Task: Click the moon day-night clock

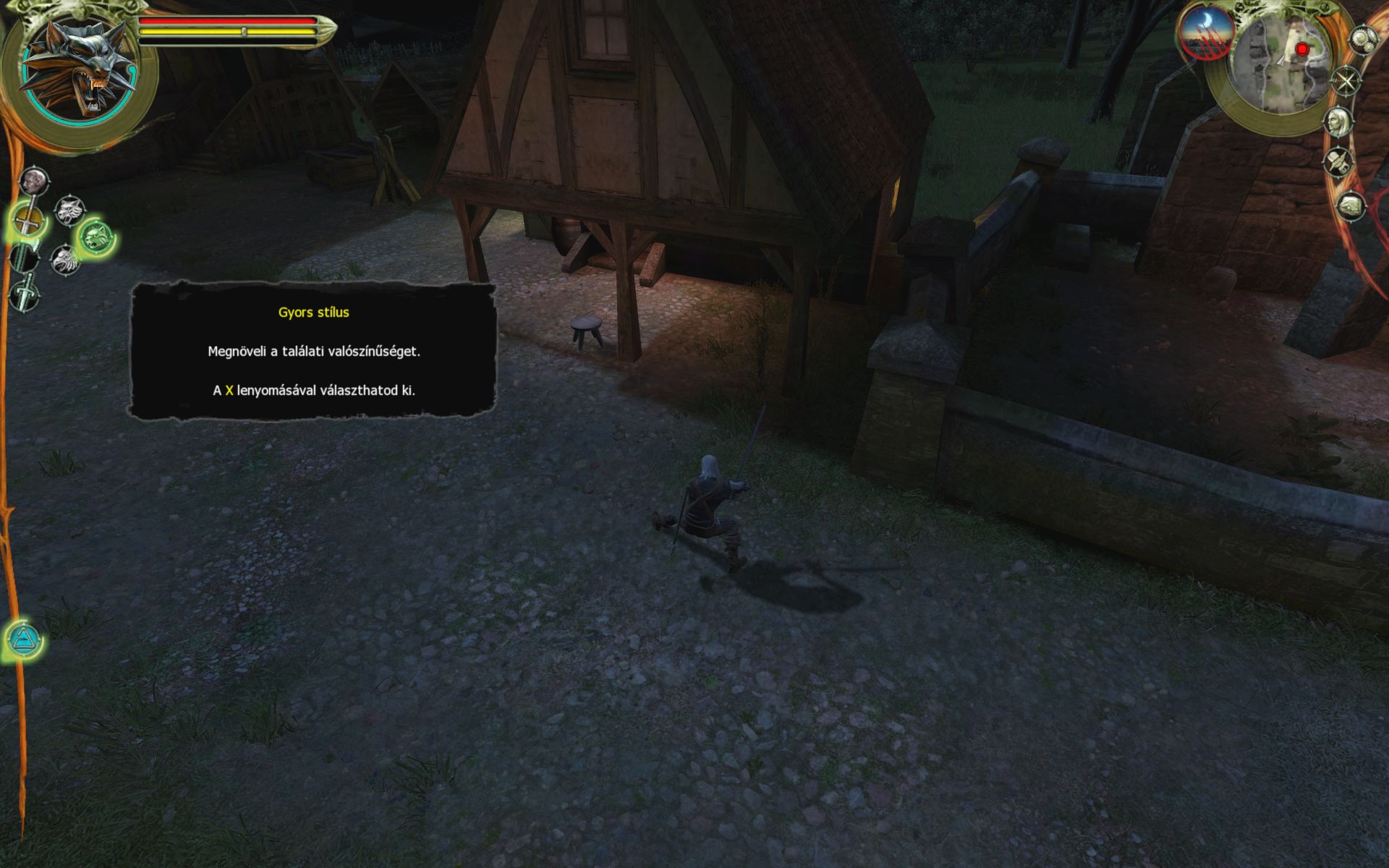Action: pyautogui.click(x=1206, y=33)
